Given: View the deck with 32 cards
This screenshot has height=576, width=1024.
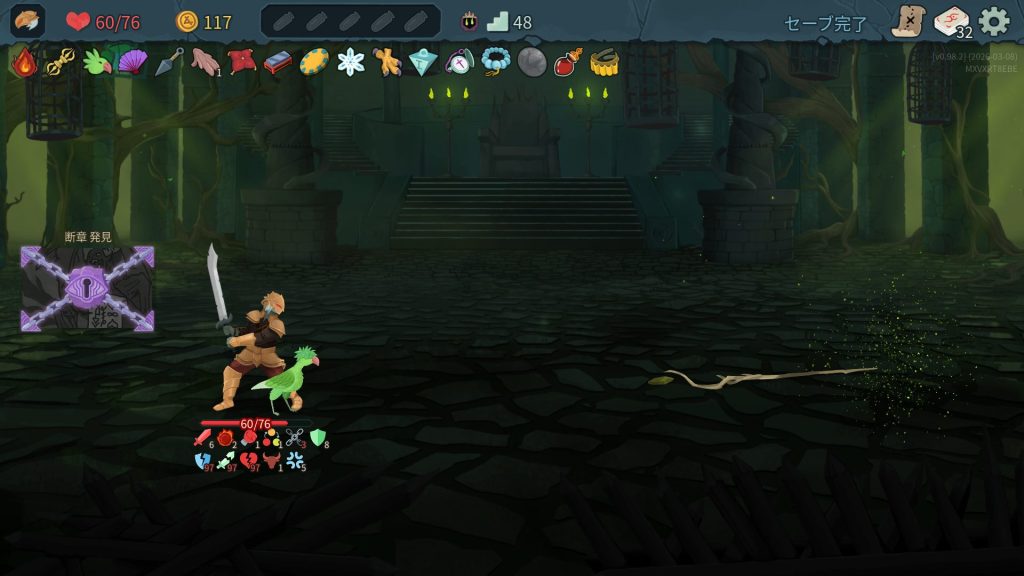Looking at the screenshot, I should click(x=952, y=21).
